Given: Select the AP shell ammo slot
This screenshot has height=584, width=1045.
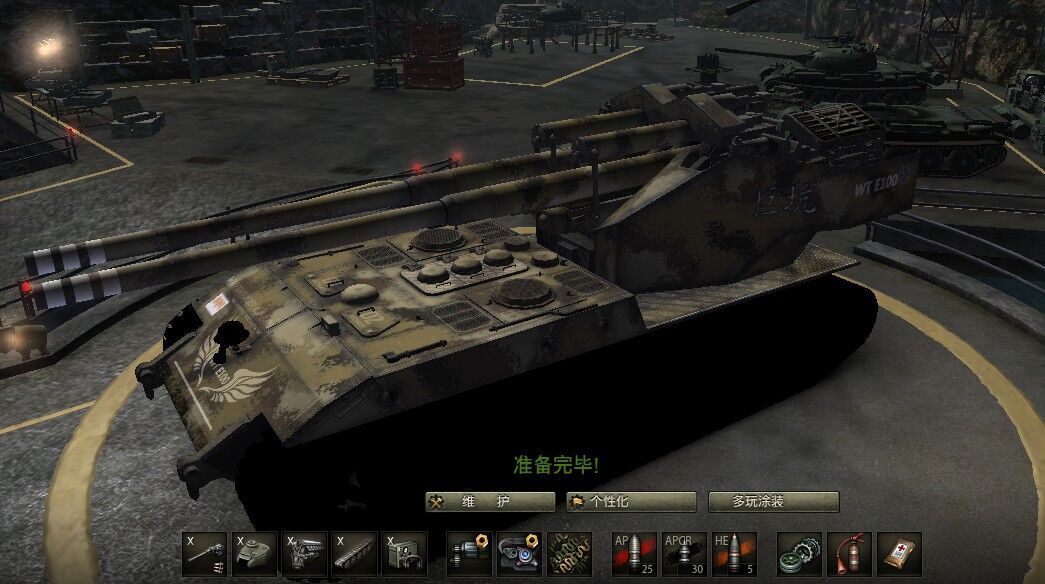Looking at the screenshot, I should click(634, 553).
